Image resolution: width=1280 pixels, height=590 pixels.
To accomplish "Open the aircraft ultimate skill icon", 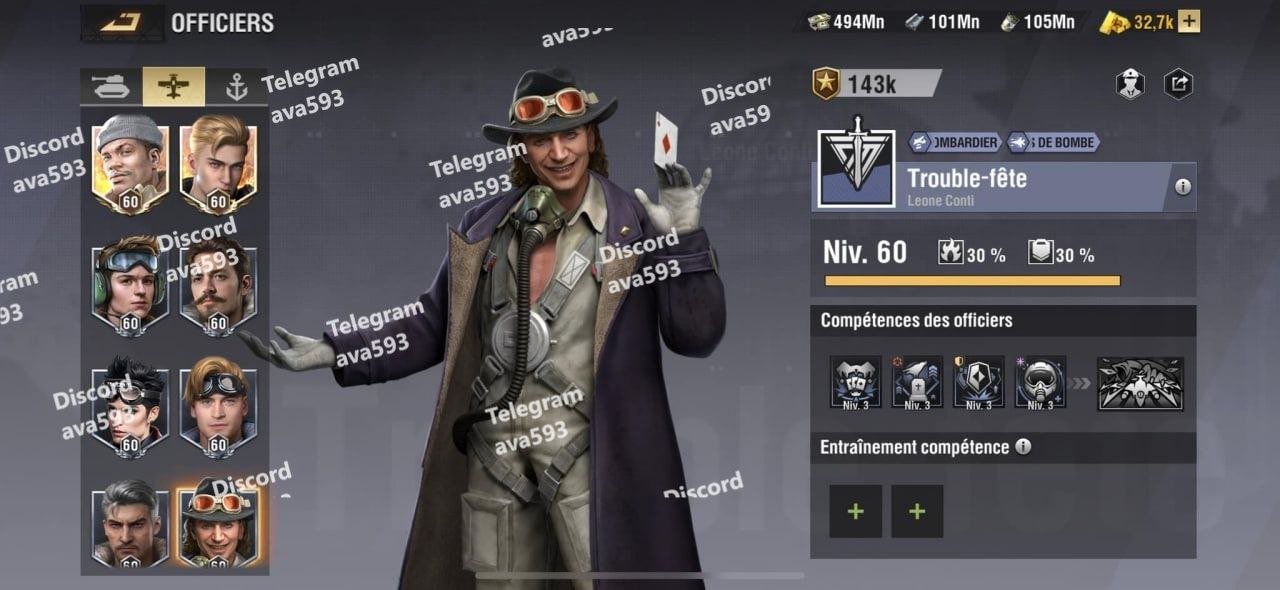I will (1140, 383).
